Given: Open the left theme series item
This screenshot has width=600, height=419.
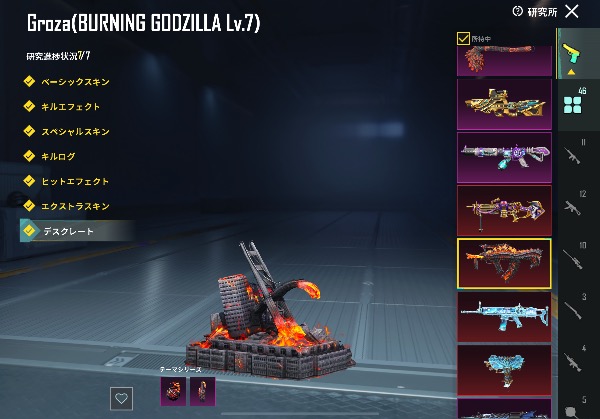Looking at the screenshot, I should [172, 390].
